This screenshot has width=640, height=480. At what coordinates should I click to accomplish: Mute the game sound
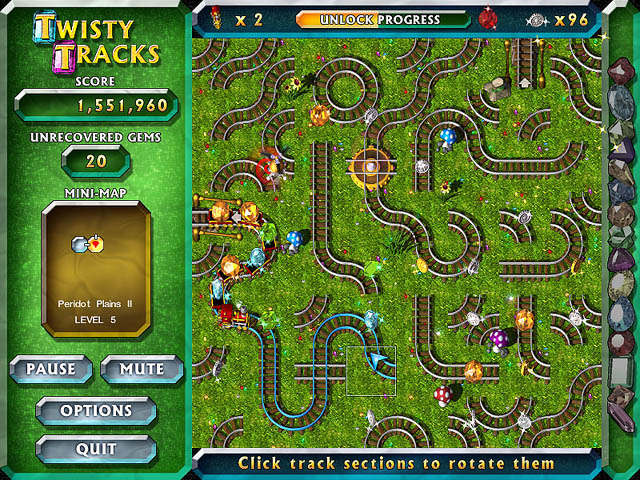(142, 369)
